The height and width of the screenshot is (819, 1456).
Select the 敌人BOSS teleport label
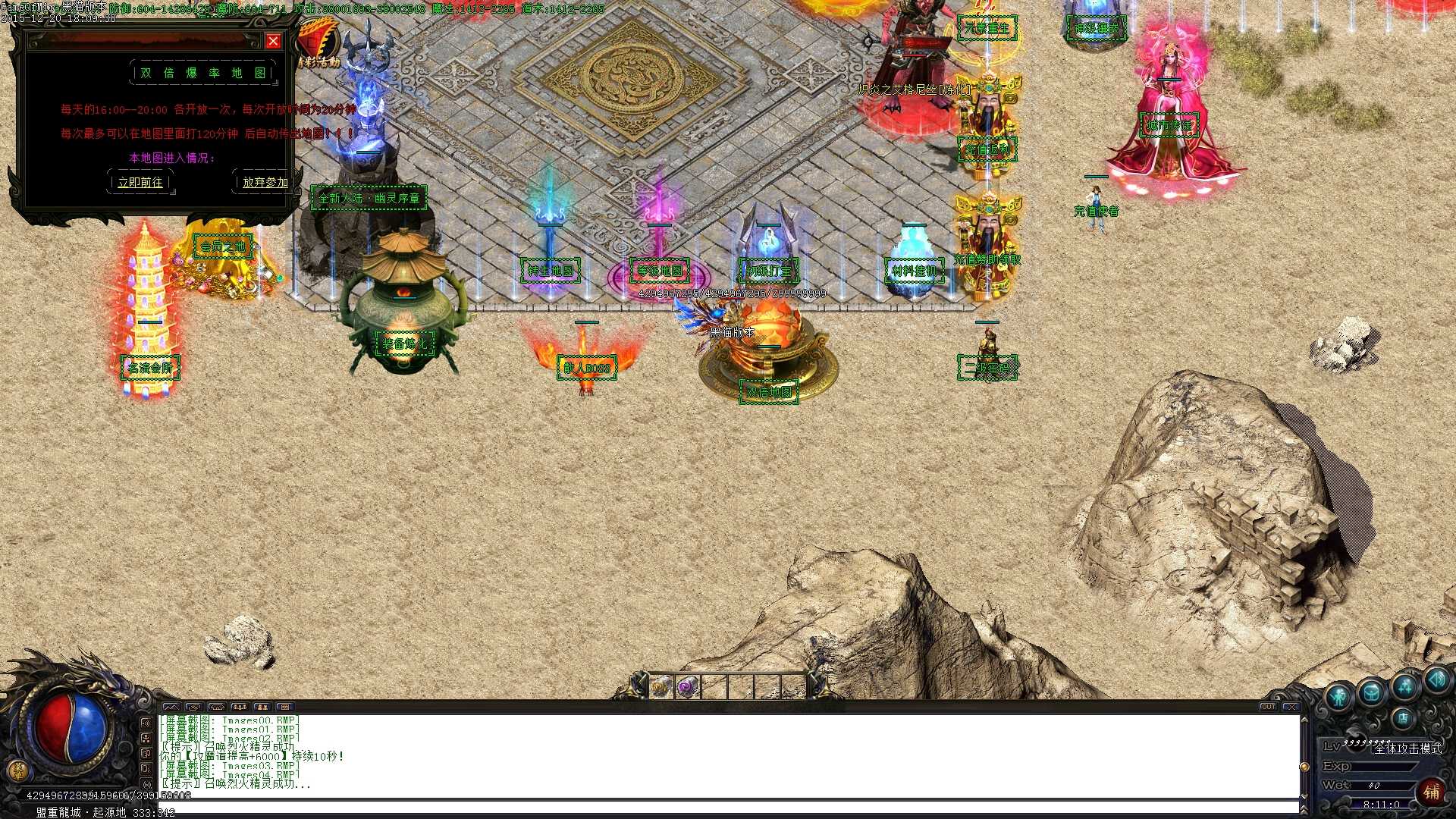click(588, 366)
